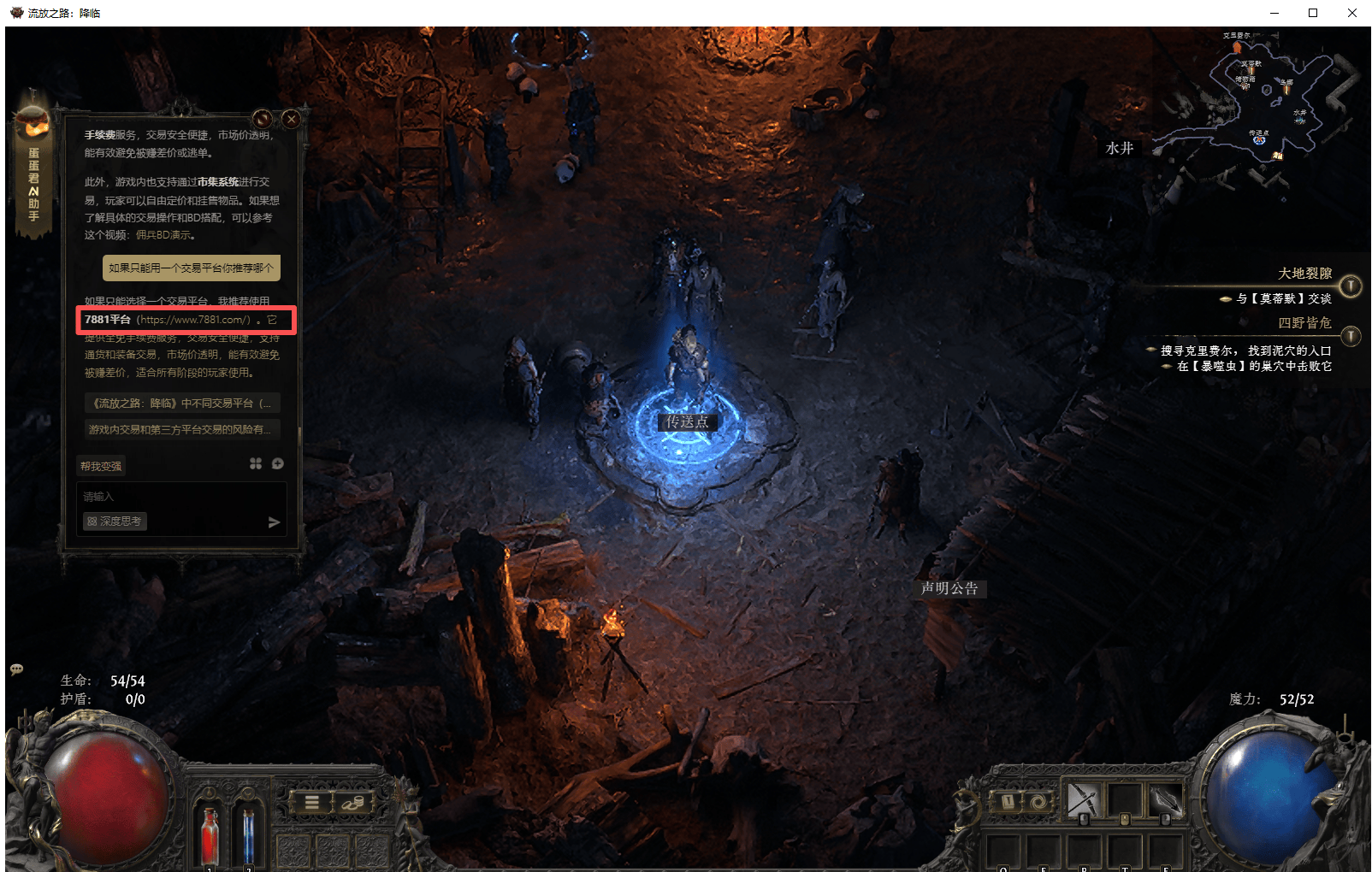The image size is (1372, 872).
Task: Open the 7881平台 website link
Action: [193, 320]
